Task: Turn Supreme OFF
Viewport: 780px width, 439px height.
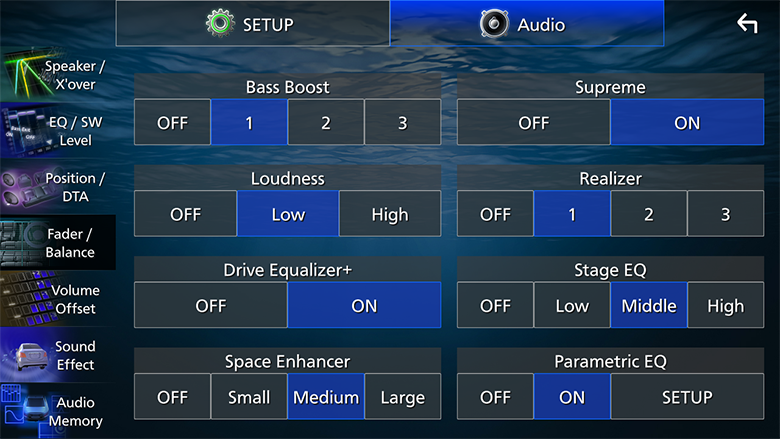Action: [533, 123]
